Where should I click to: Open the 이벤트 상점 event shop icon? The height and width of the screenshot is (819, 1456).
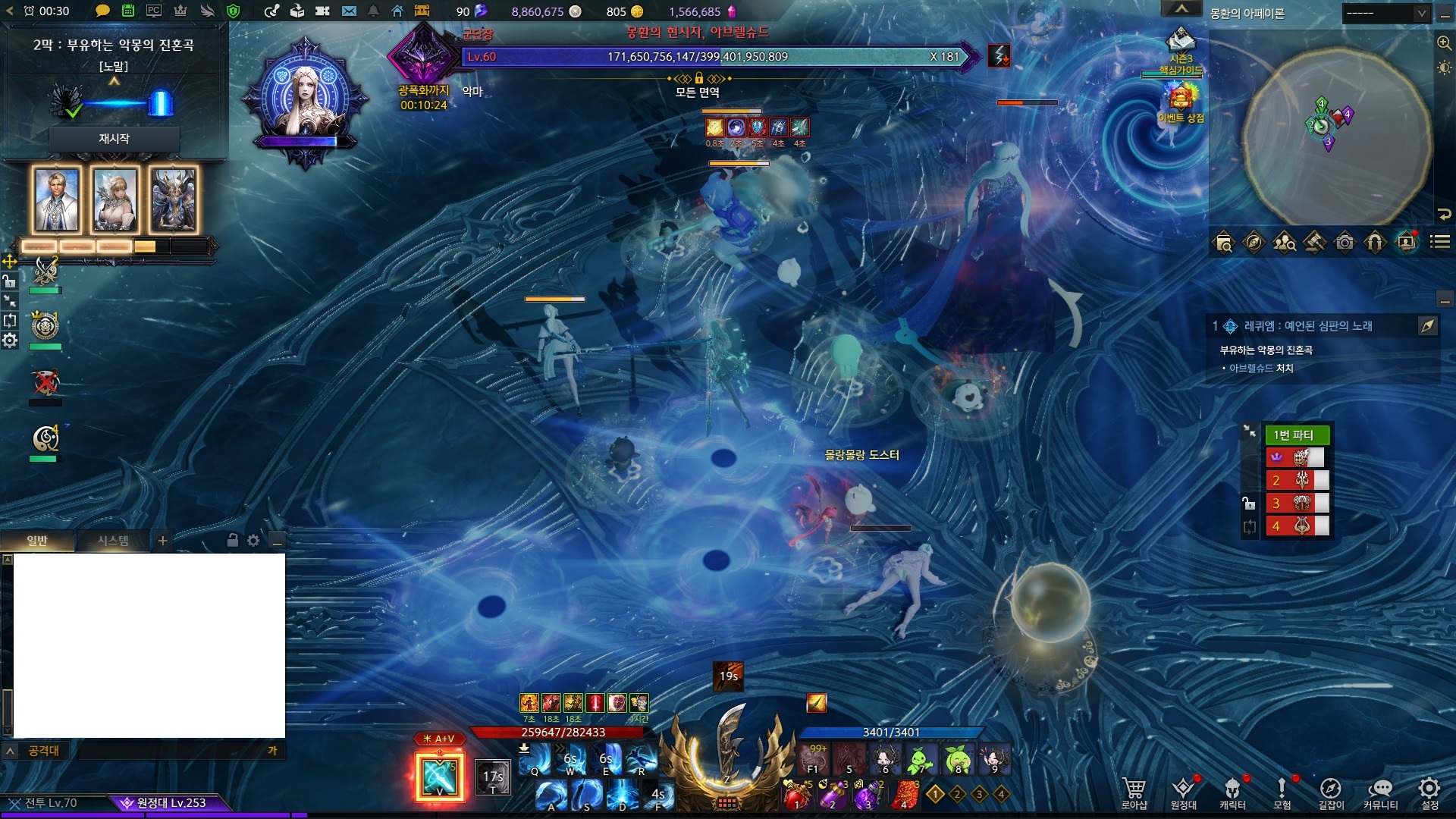(1181, 102)
